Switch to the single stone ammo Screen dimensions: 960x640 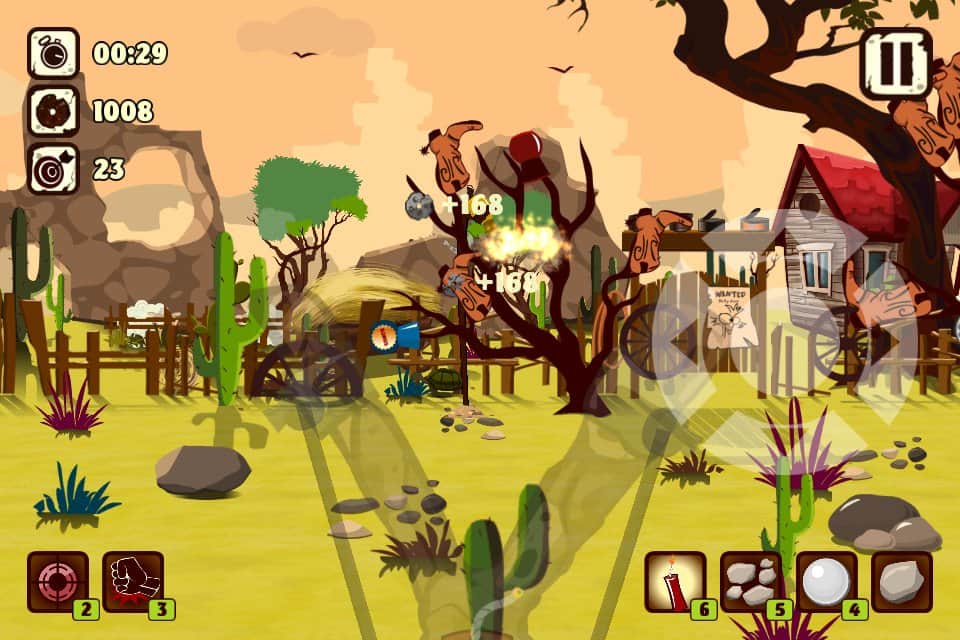[902, 581]
